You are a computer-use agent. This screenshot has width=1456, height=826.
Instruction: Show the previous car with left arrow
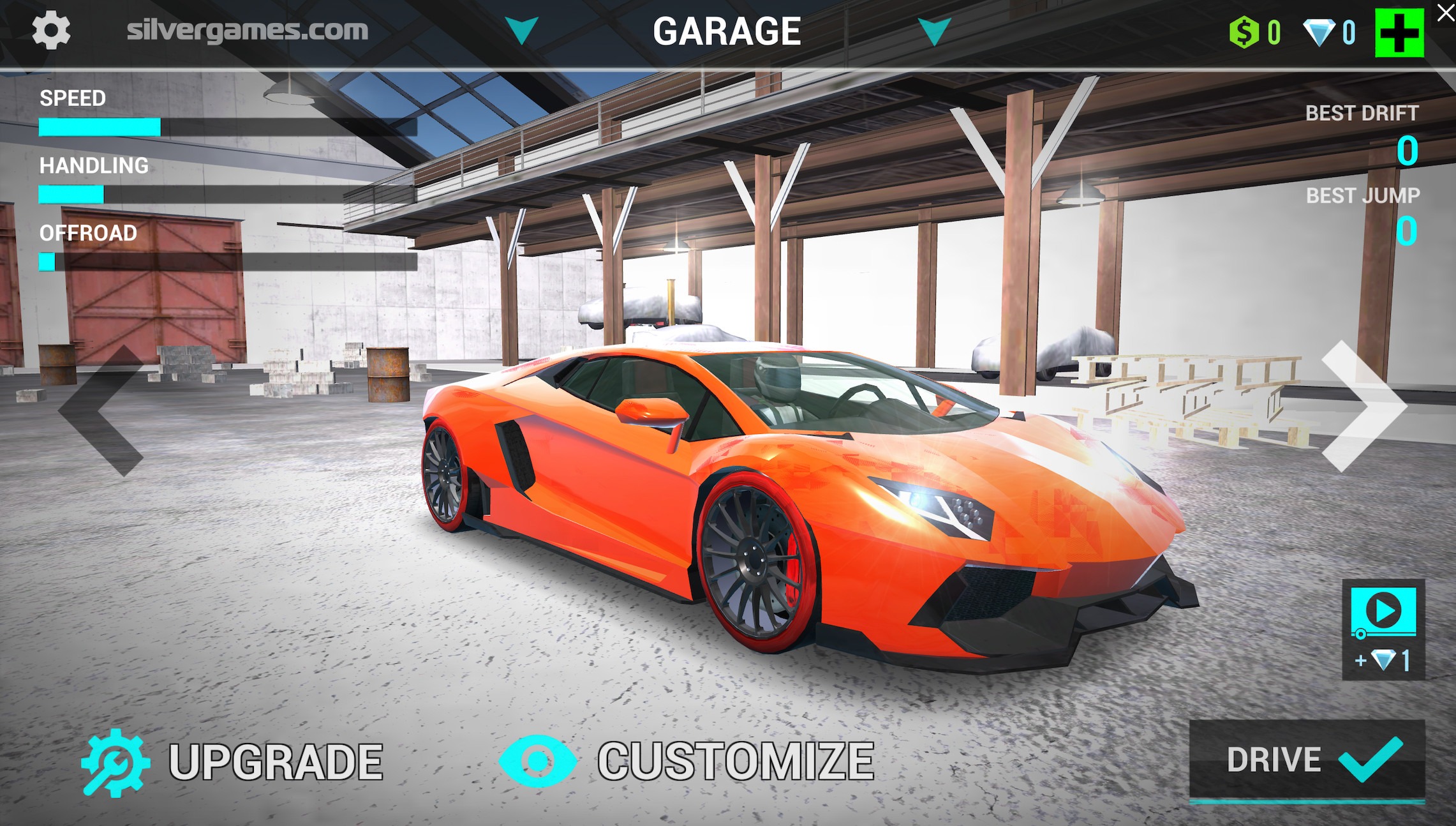click(x=102, y=410)
